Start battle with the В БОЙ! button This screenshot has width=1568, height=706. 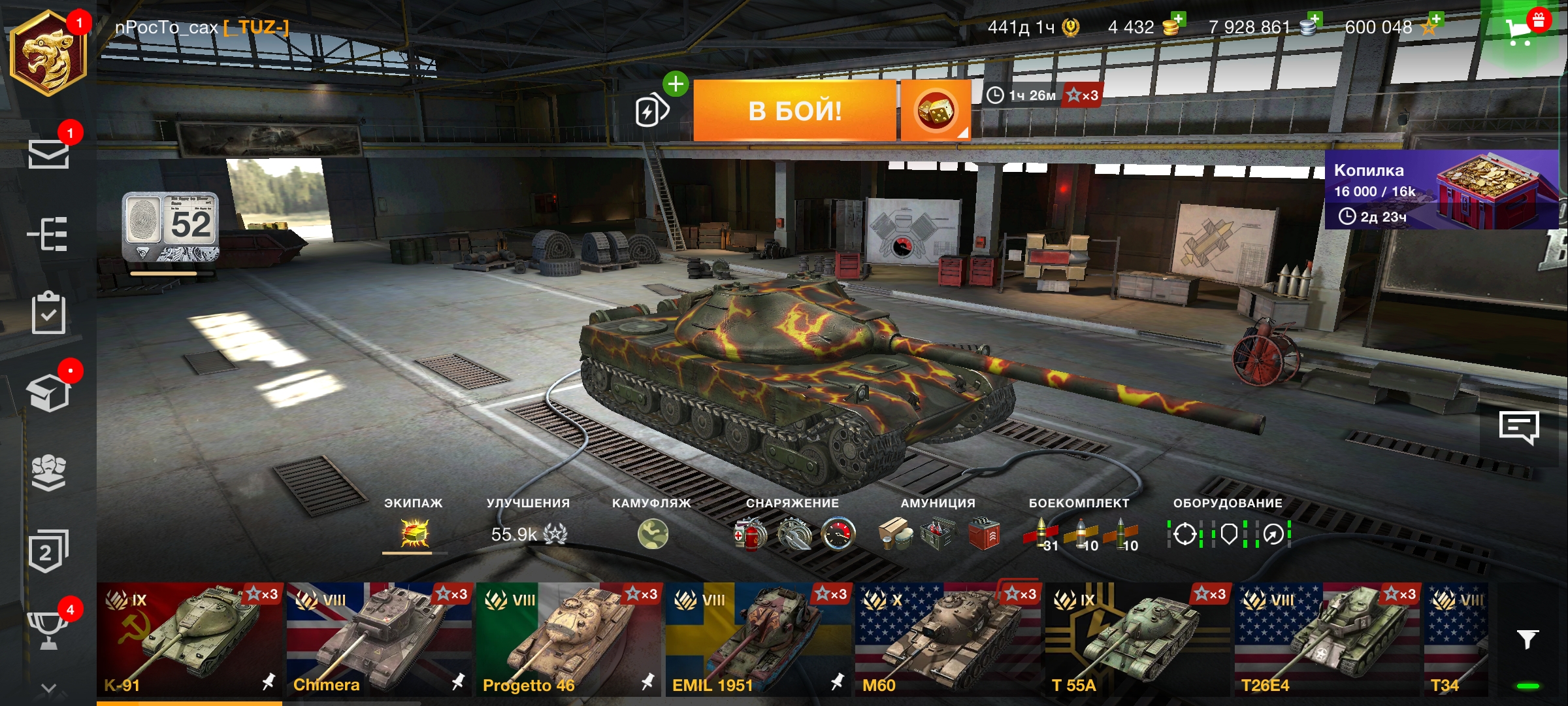click(794, 110)
